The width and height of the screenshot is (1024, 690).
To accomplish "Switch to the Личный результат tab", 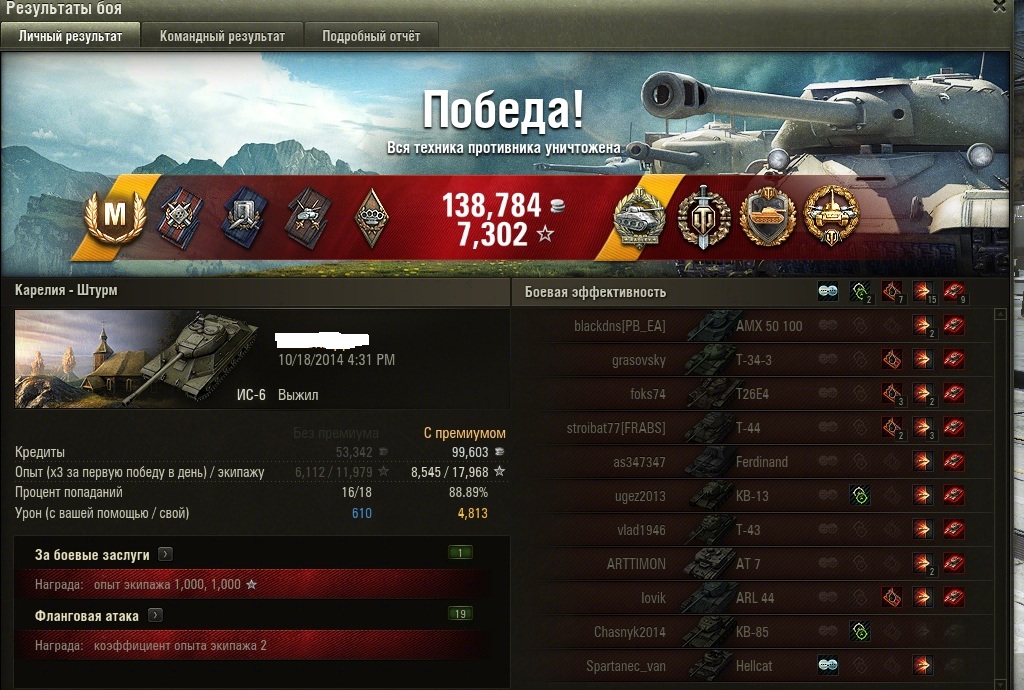I will click(x=70, y=36).
